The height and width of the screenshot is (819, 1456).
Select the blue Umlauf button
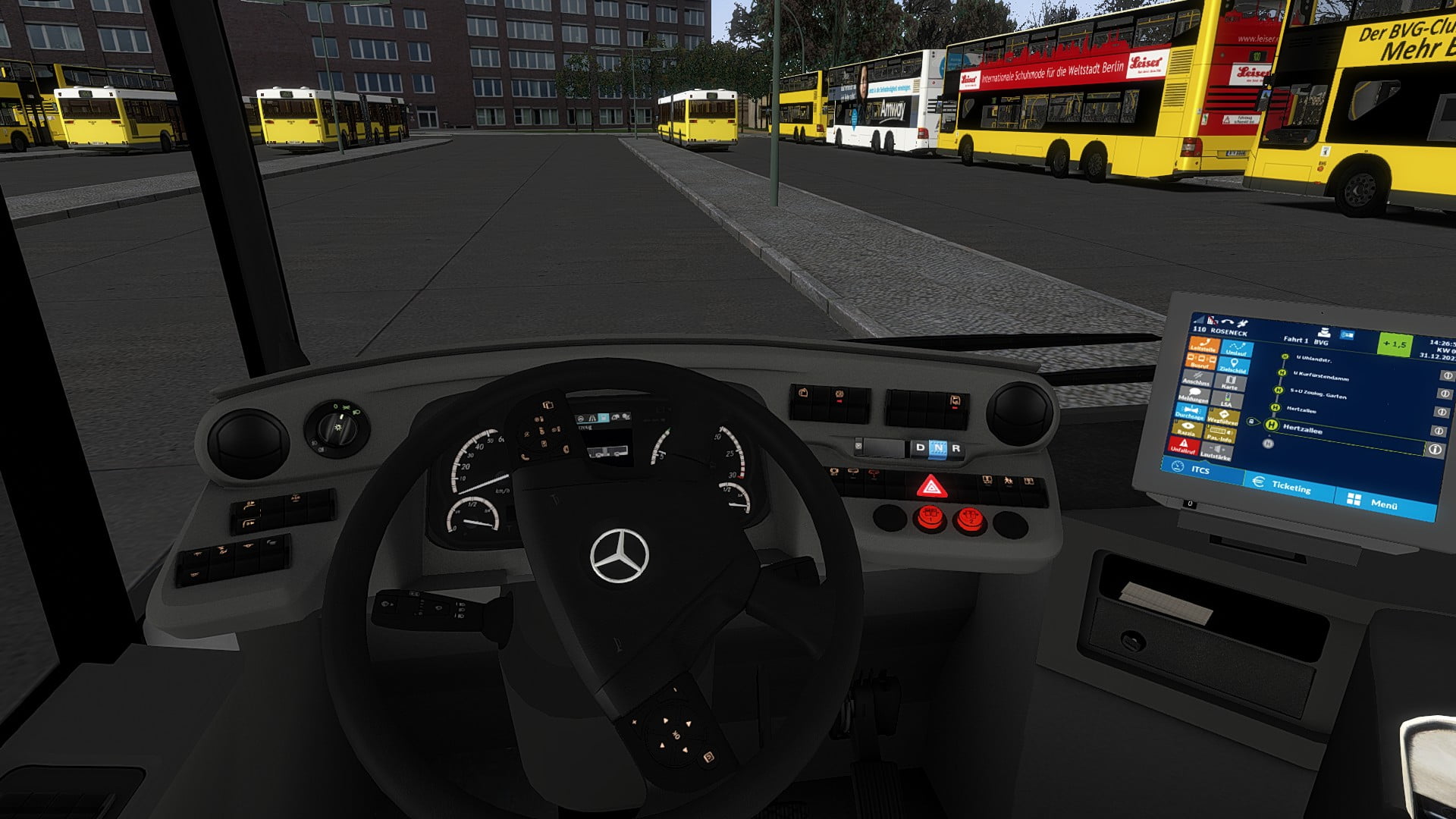1236,350
